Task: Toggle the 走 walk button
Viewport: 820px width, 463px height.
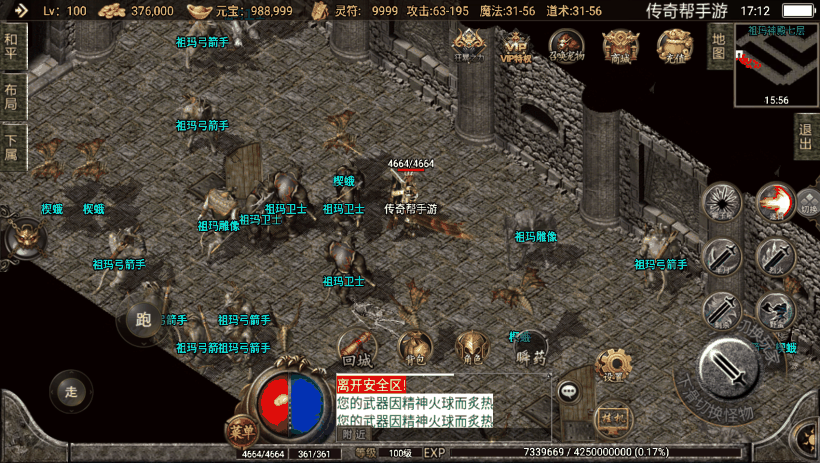Action: 70,388
